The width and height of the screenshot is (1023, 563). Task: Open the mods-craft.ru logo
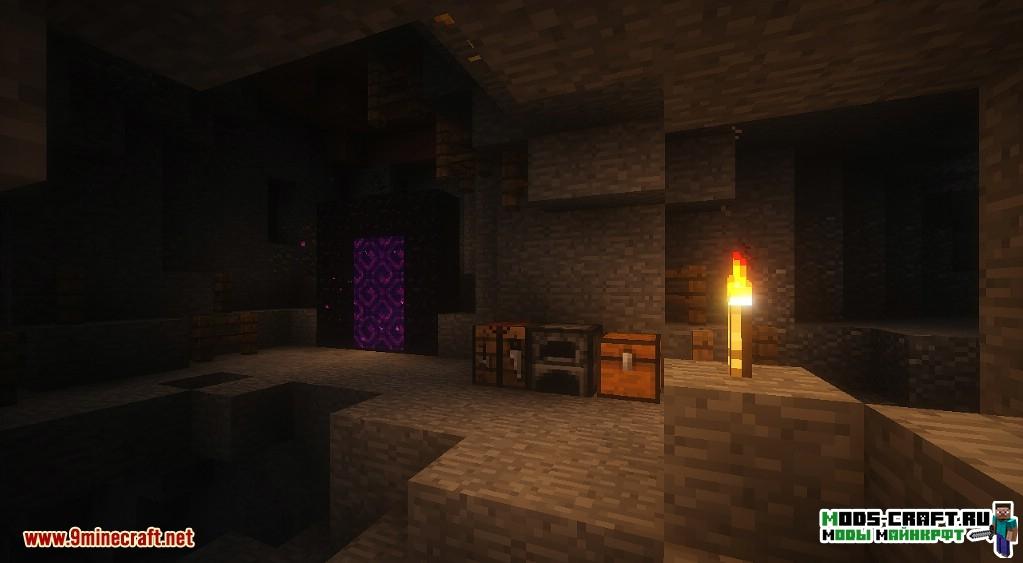pos(917,527)
